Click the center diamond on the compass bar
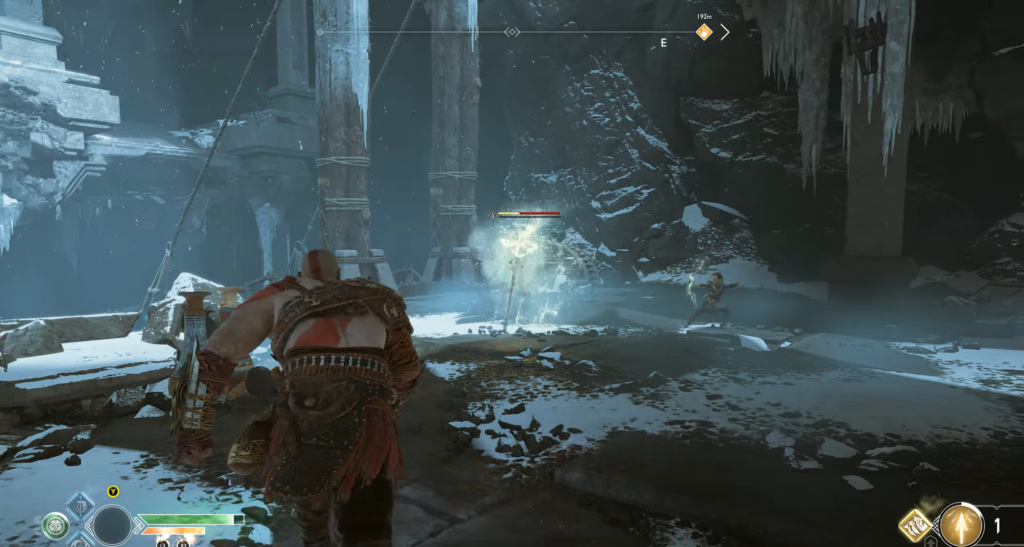This screenshot has height=547, width=1024. point(512,32)
